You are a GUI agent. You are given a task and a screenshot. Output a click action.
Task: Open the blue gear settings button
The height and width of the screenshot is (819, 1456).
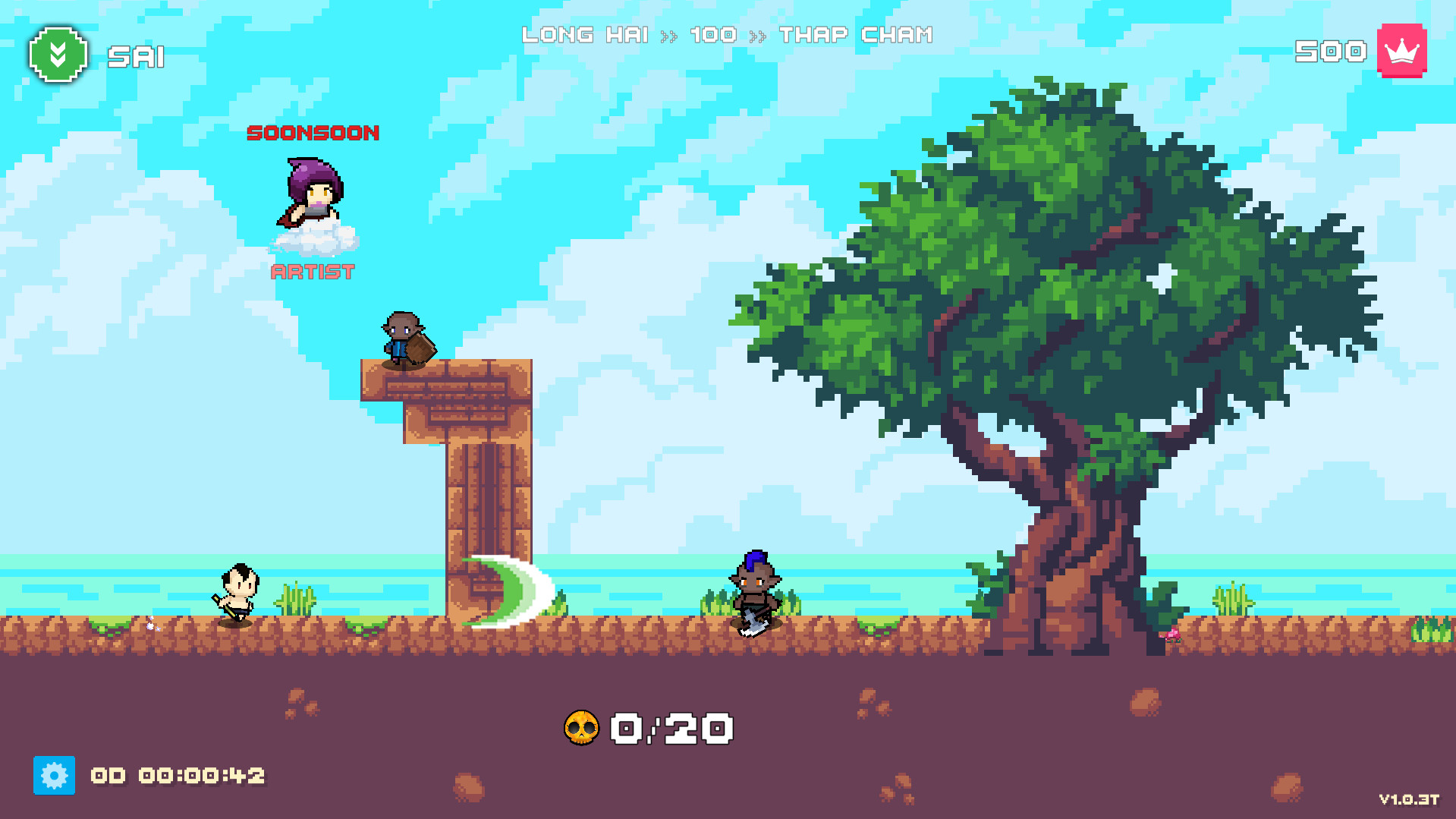(x=54, y=775)
